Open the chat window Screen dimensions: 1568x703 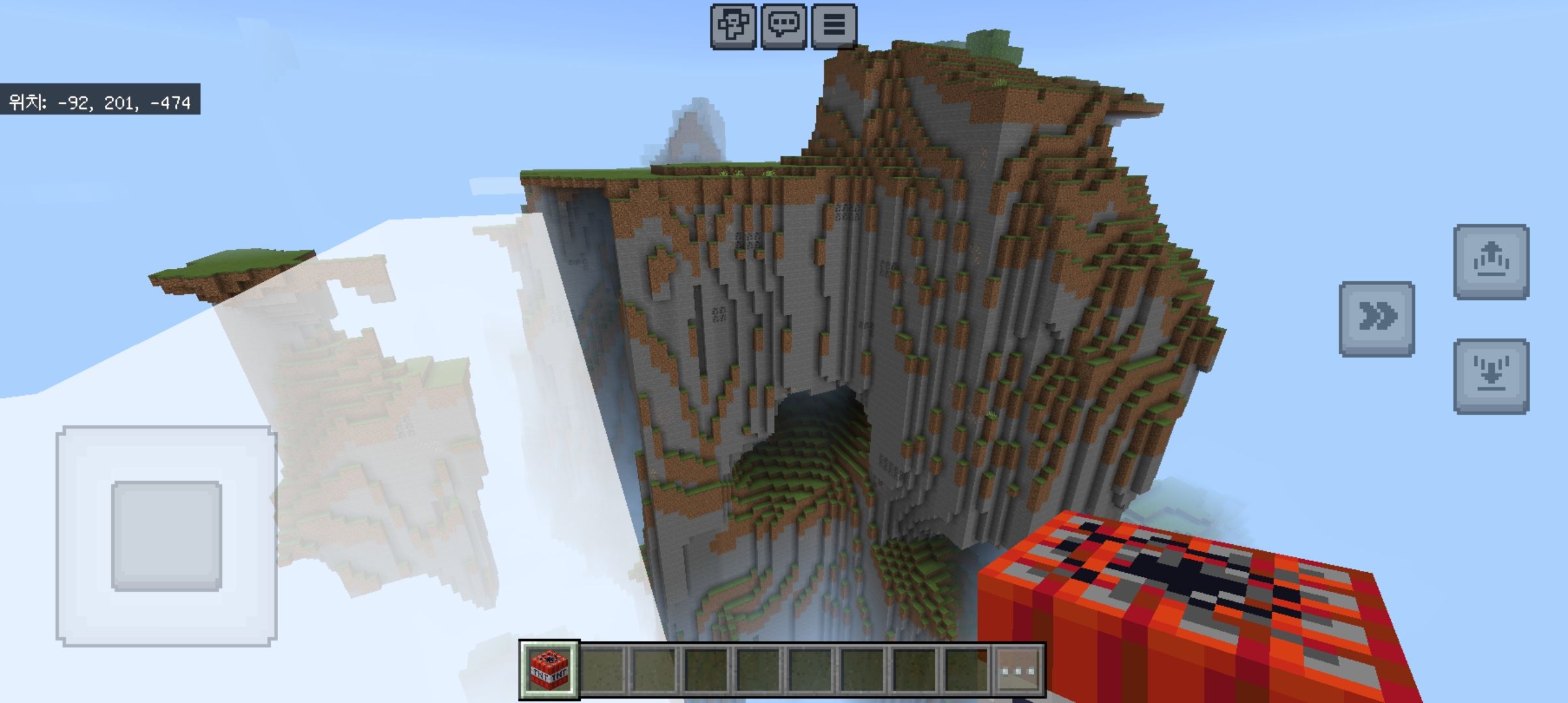(783, 26)
